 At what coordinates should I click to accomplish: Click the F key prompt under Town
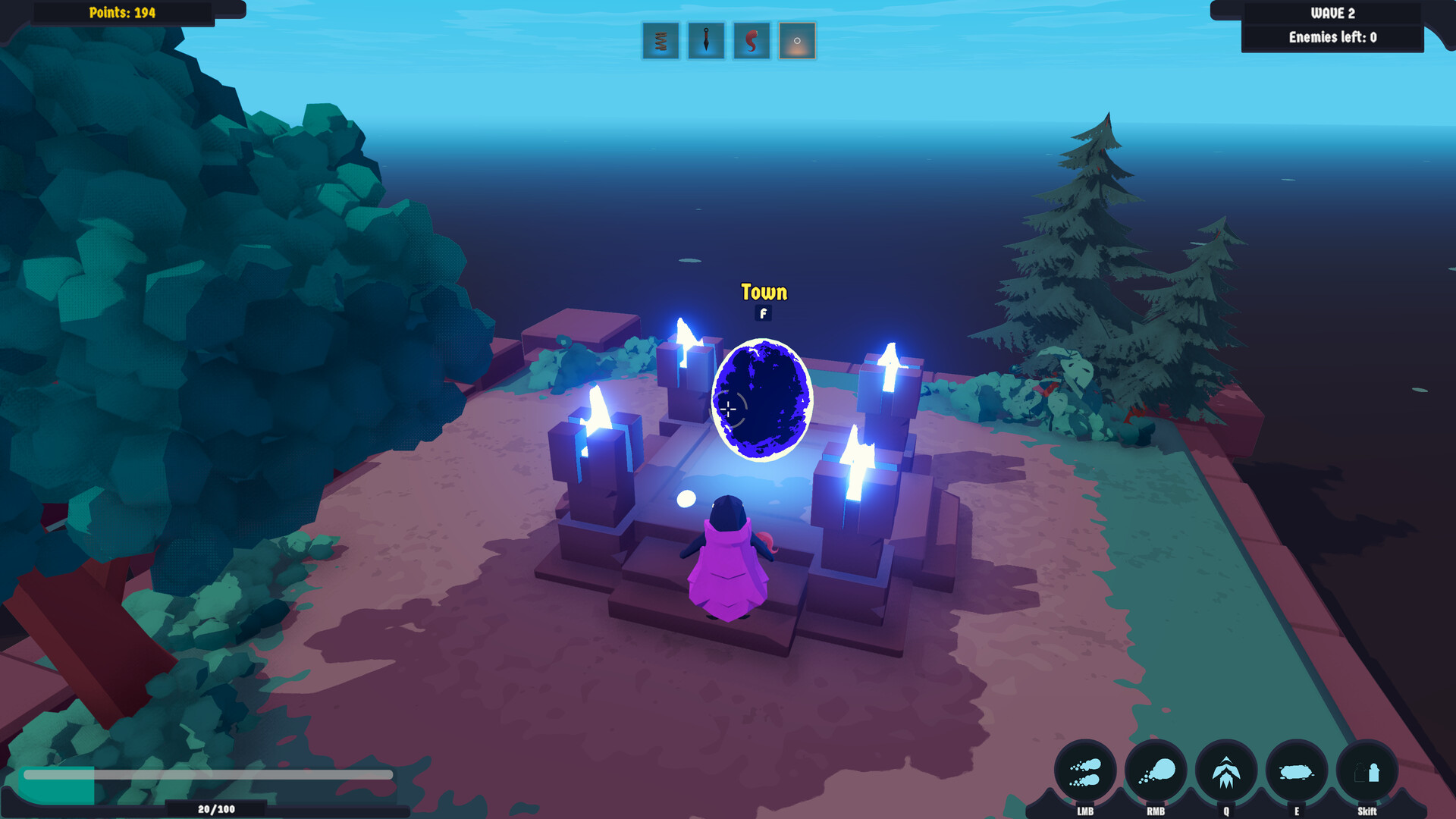(x=762, y=313)
